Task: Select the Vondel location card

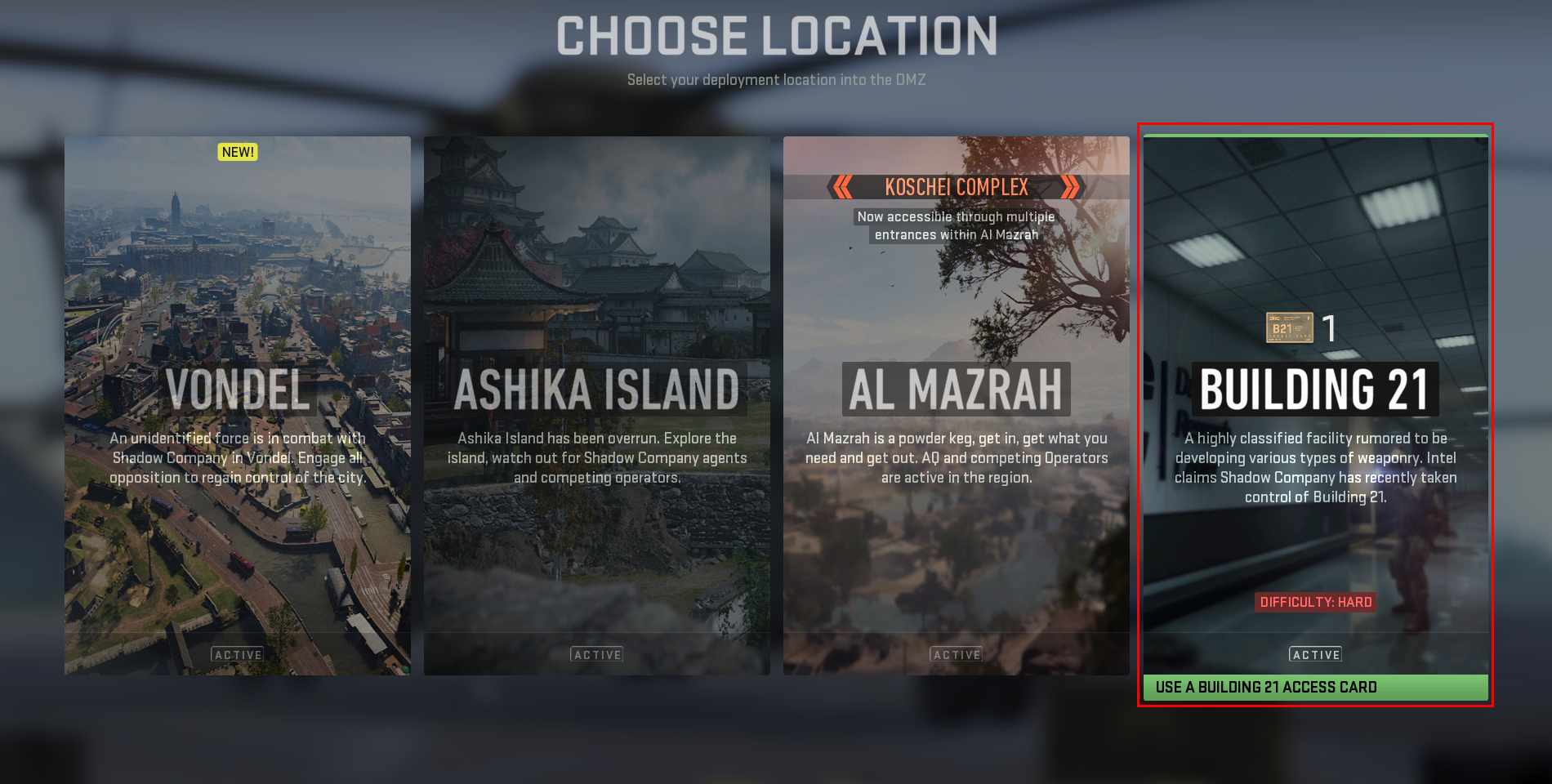Action: pyautogui.click(x=238, y=405)
